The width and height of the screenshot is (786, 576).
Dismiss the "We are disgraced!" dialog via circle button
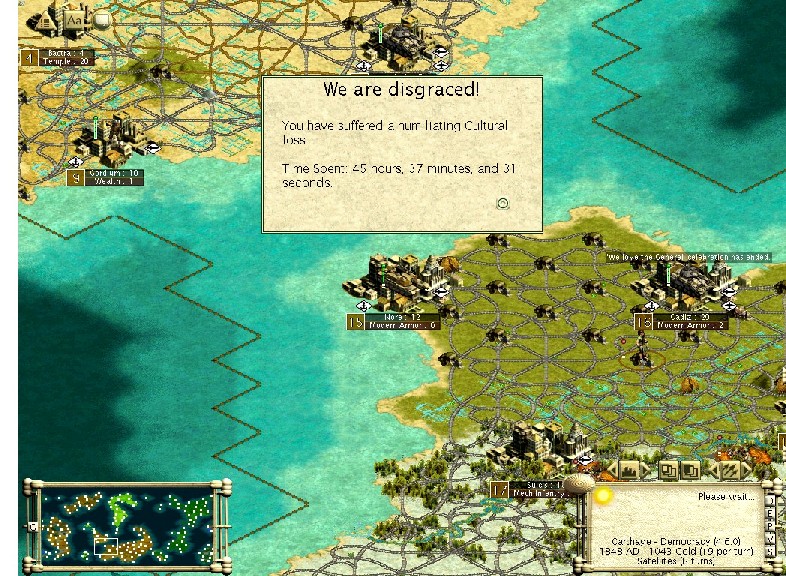pyautogui.click(x=503, y=203)
